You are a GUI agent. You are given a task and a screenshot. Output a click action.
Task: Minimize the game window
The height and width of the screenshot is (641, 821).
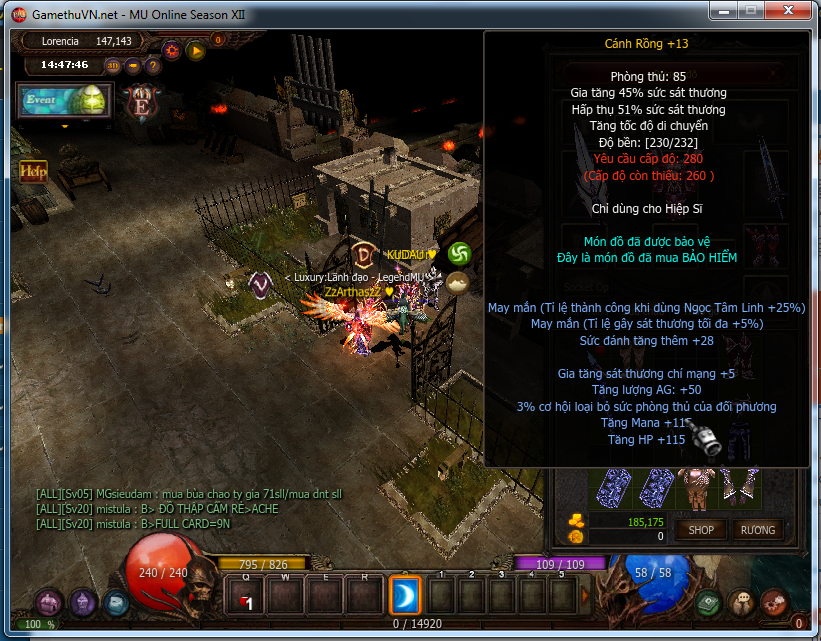tap(724, 12)
